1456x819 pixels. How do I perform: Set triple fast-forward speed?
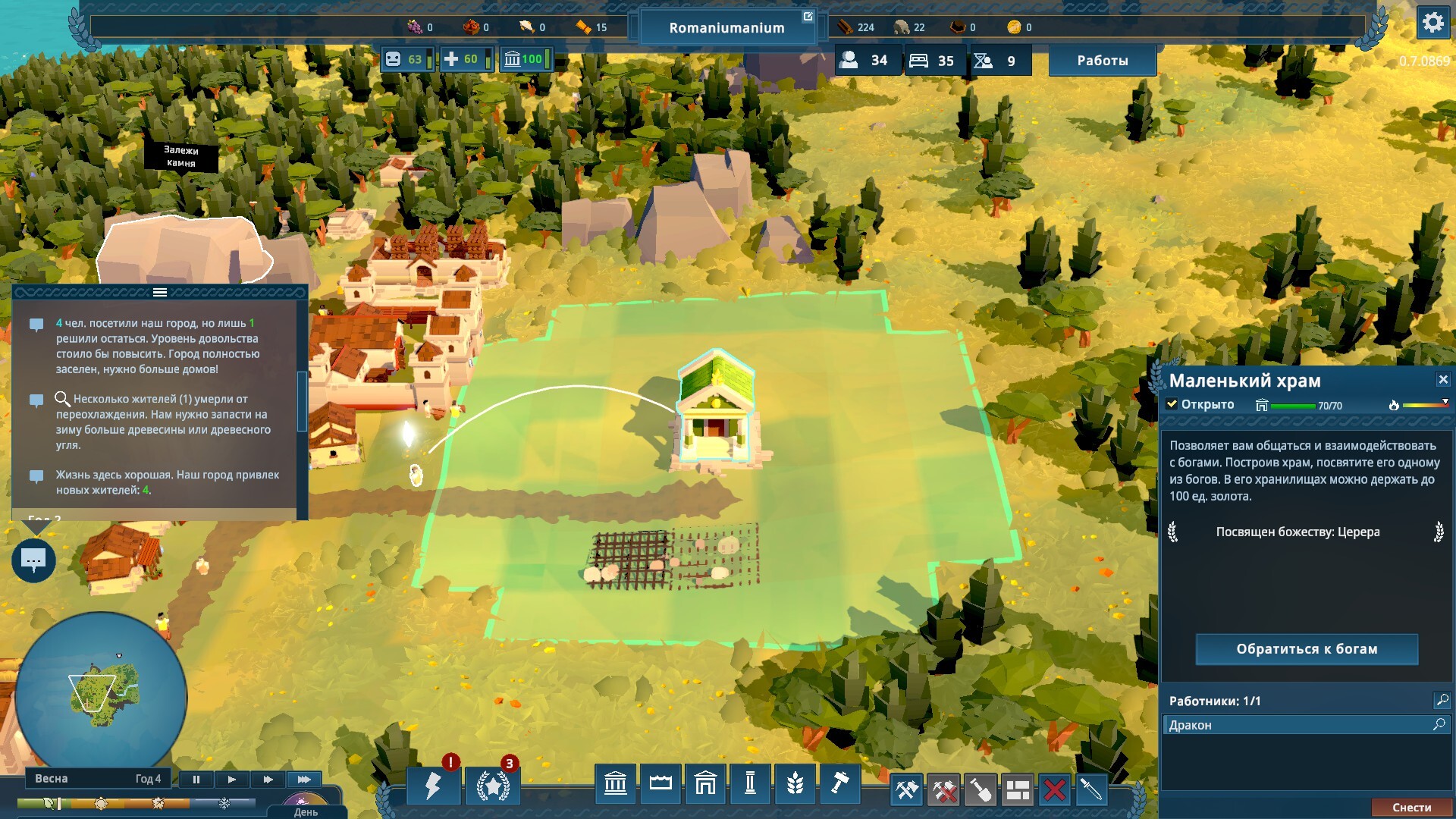tap(304, 779)
